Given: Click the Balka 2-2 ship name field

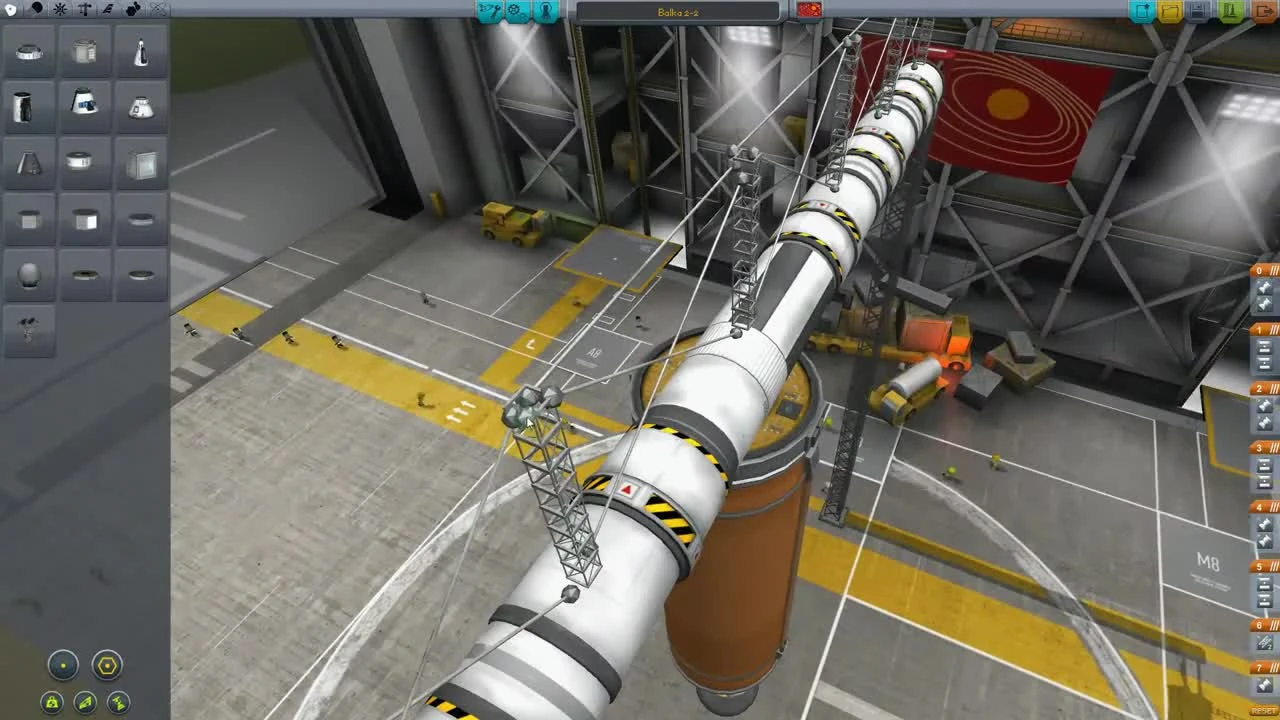Looking at the screenshot, I should [678, 11].
